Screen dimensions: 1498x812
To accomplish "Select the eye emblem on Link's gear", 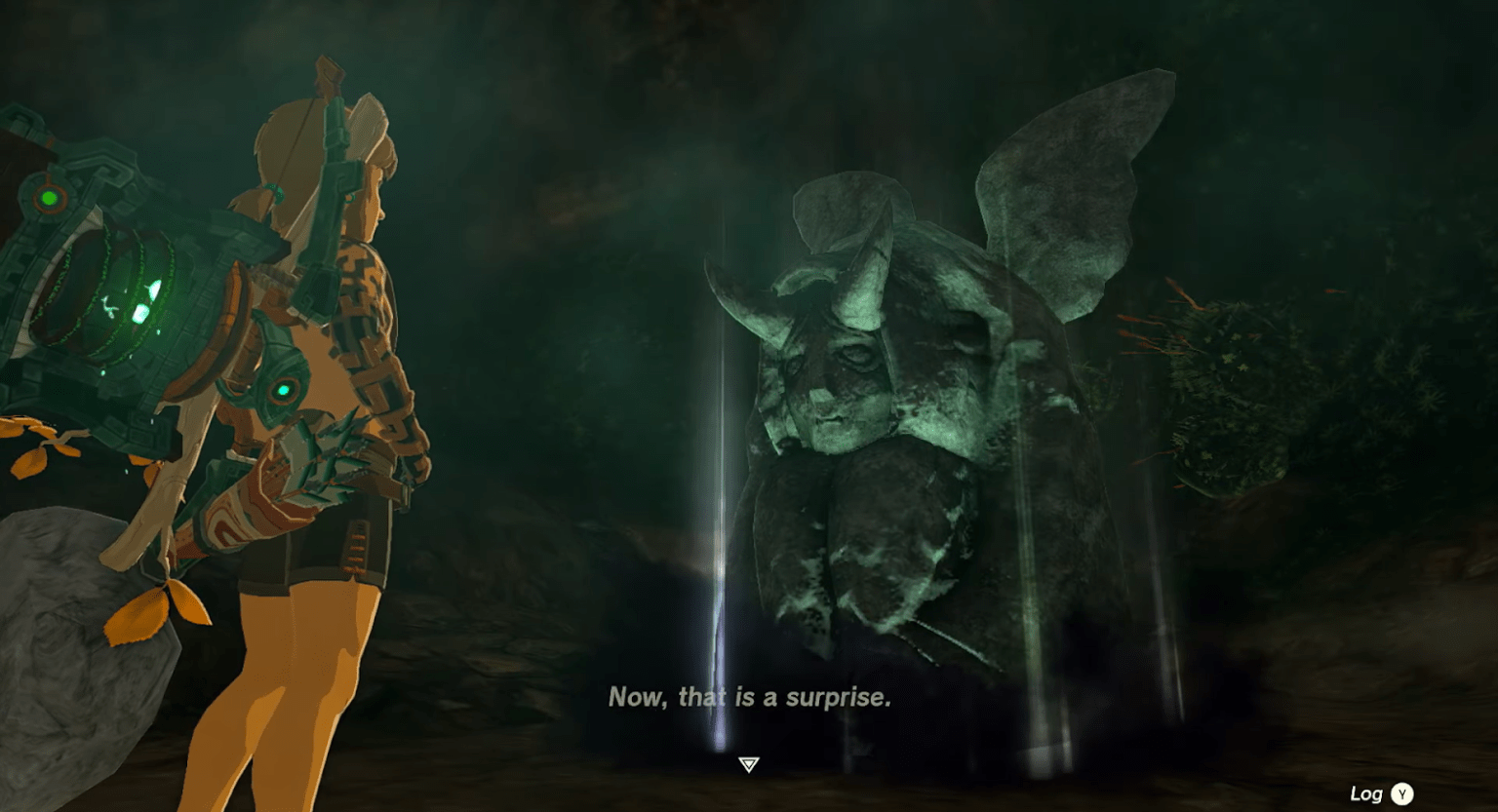I will (x=286, y=387).
